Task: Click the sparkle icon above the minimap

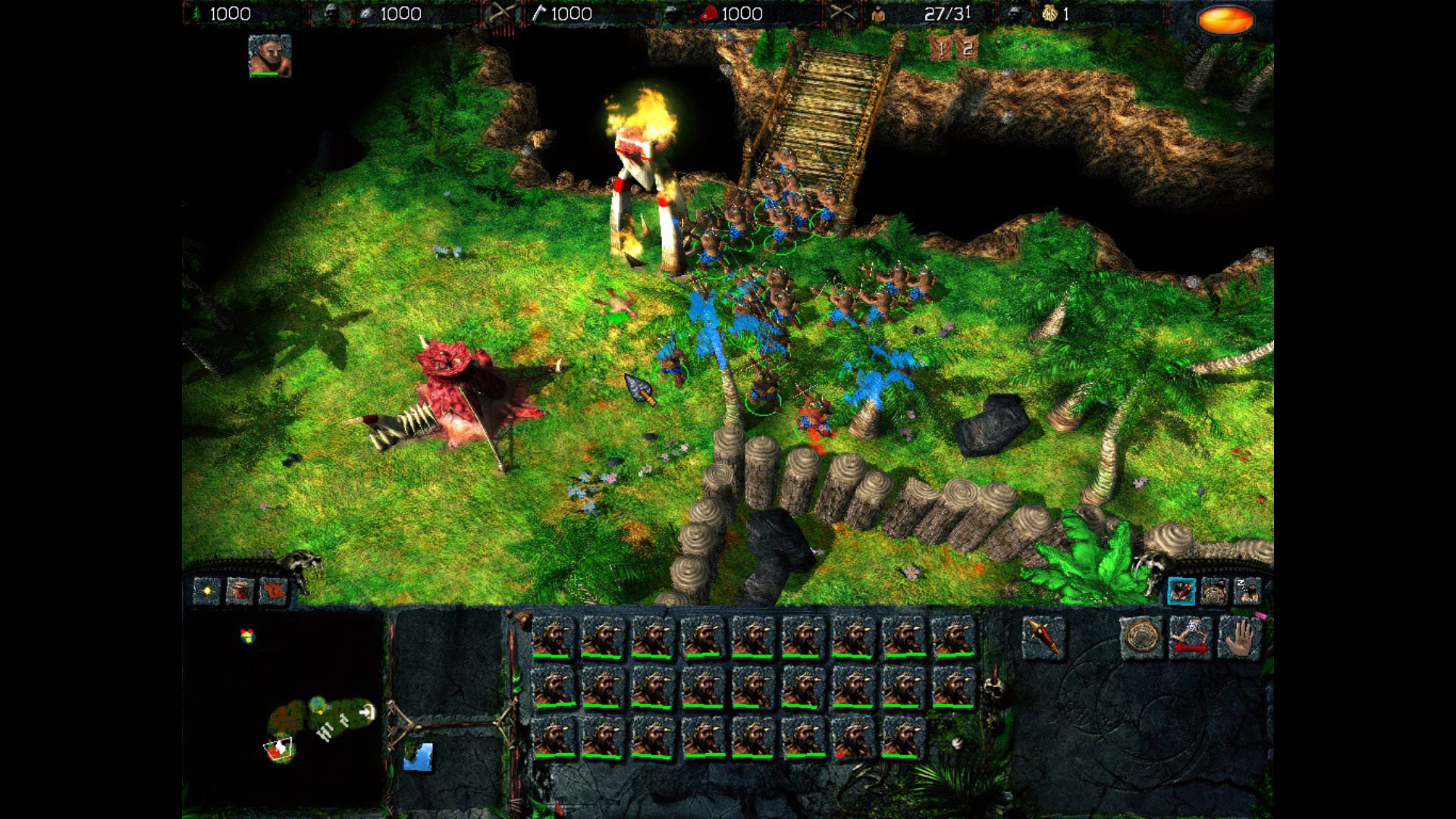Action: [206, 590]
